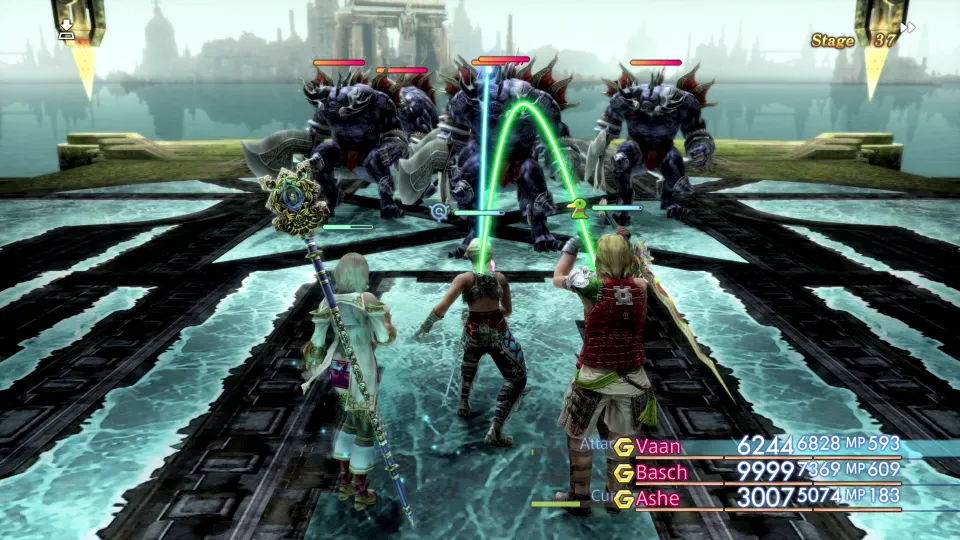
Task: Select Basch in the party list
Action: [x=662, y=472]
